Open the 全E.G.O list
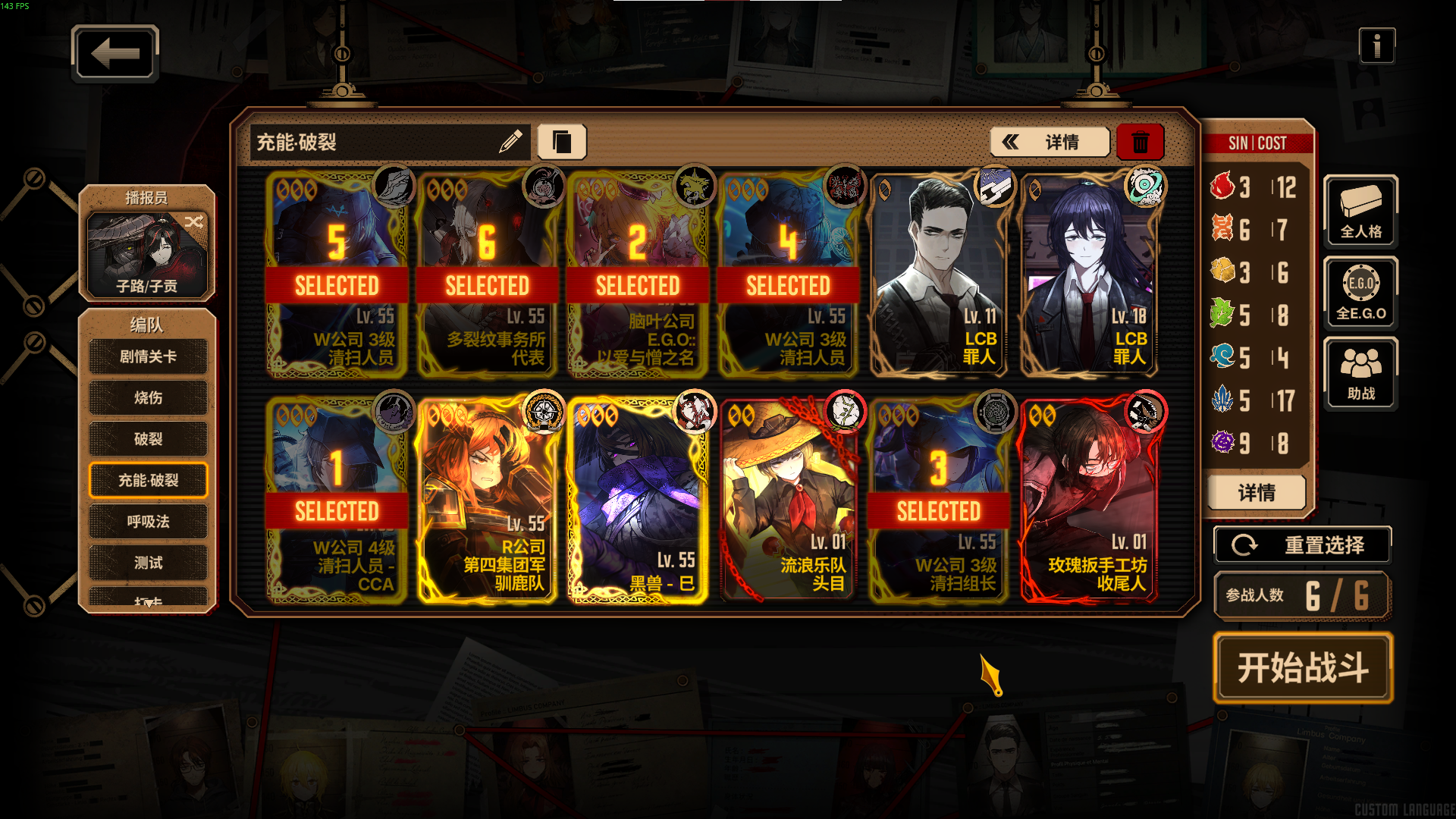This screenshot has height=819, width=1456. (1360, 293)
